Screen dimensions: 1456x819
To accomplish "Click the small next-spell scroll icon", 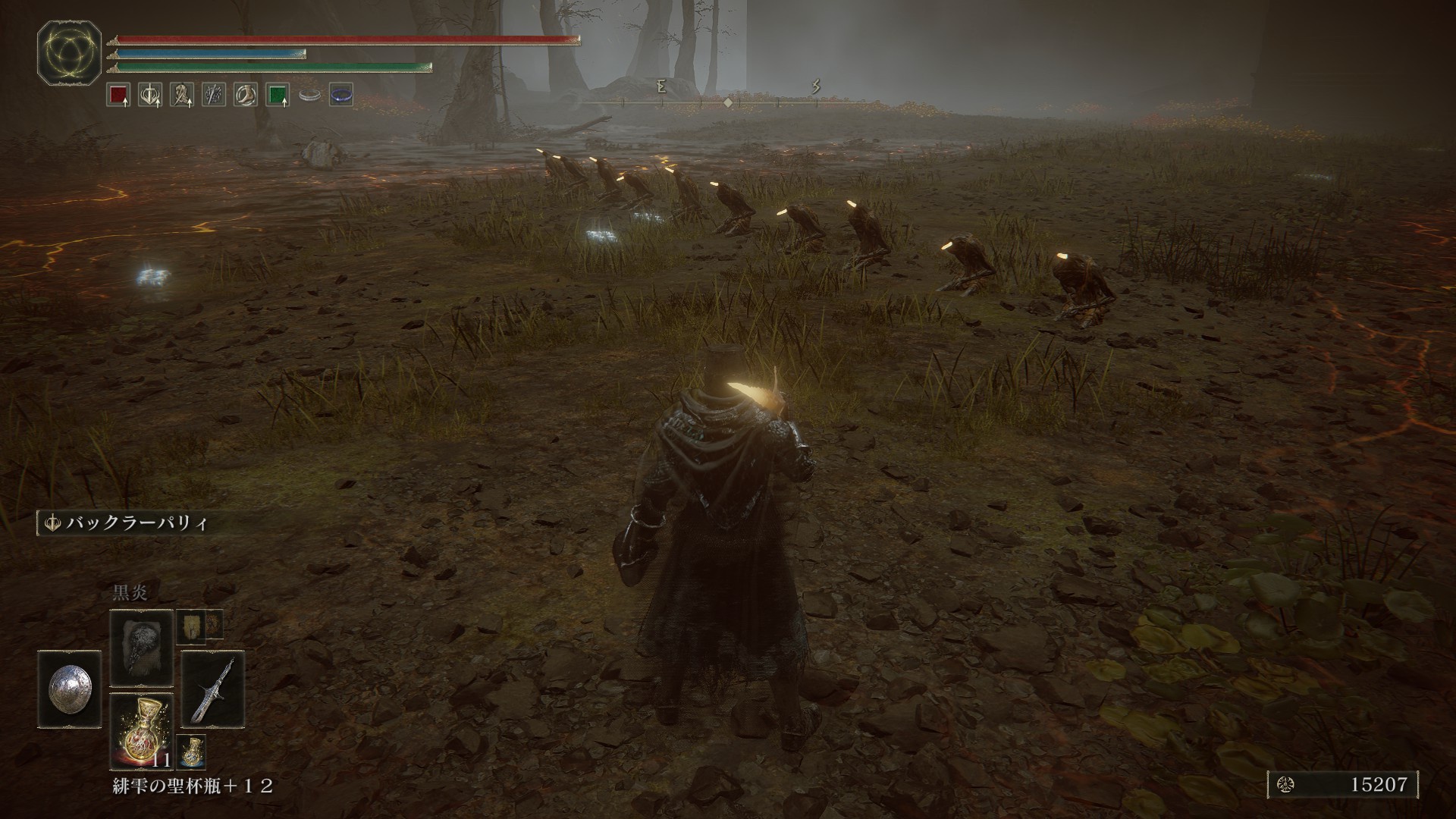I will (190, 626).
